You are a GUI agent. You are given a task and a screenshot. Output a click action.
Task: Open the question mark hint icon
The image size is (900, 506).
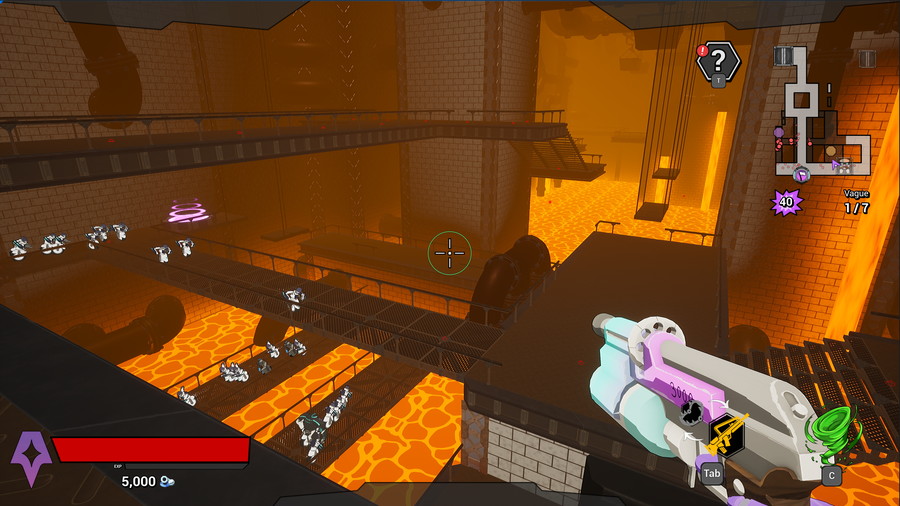coord(718,61)
